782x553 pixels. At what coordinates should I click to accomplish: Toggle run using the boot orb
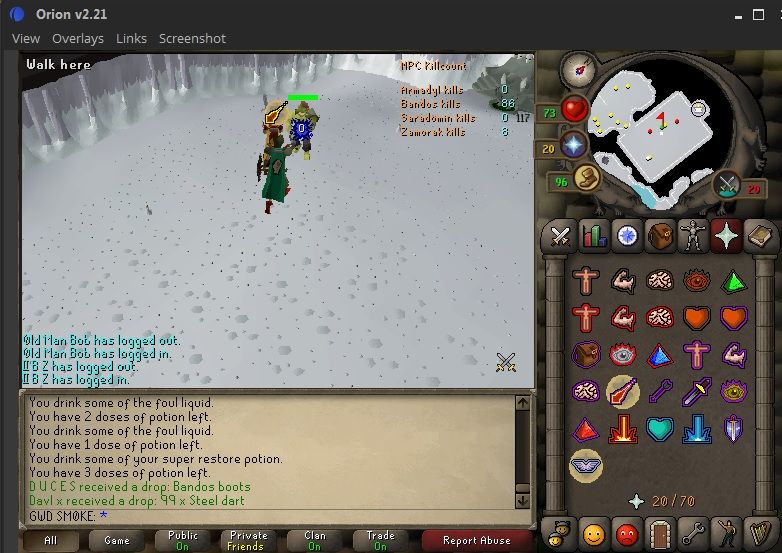pyautogui.click(x=587, y=180)
